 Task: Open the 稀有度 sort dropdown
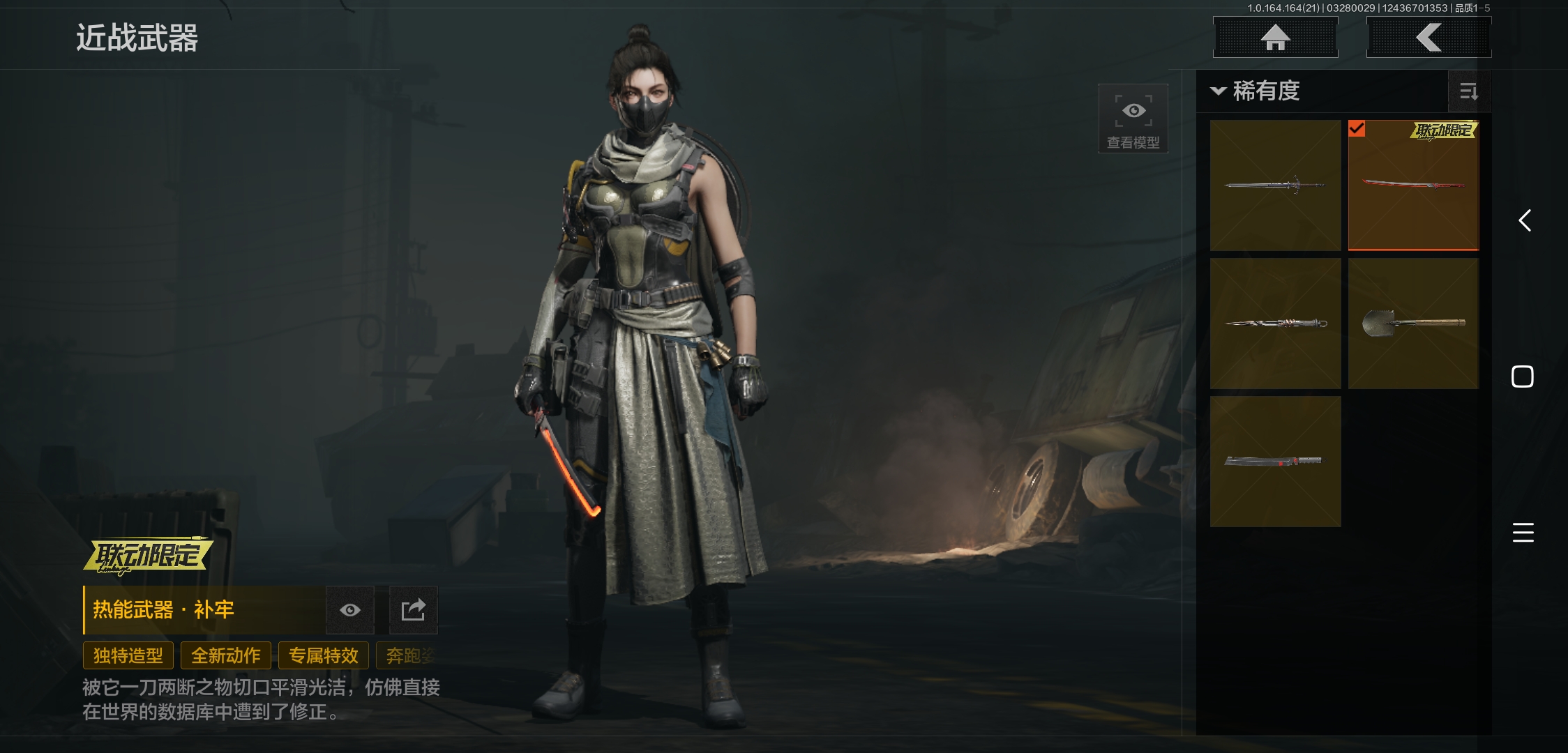pos(1257,91)
